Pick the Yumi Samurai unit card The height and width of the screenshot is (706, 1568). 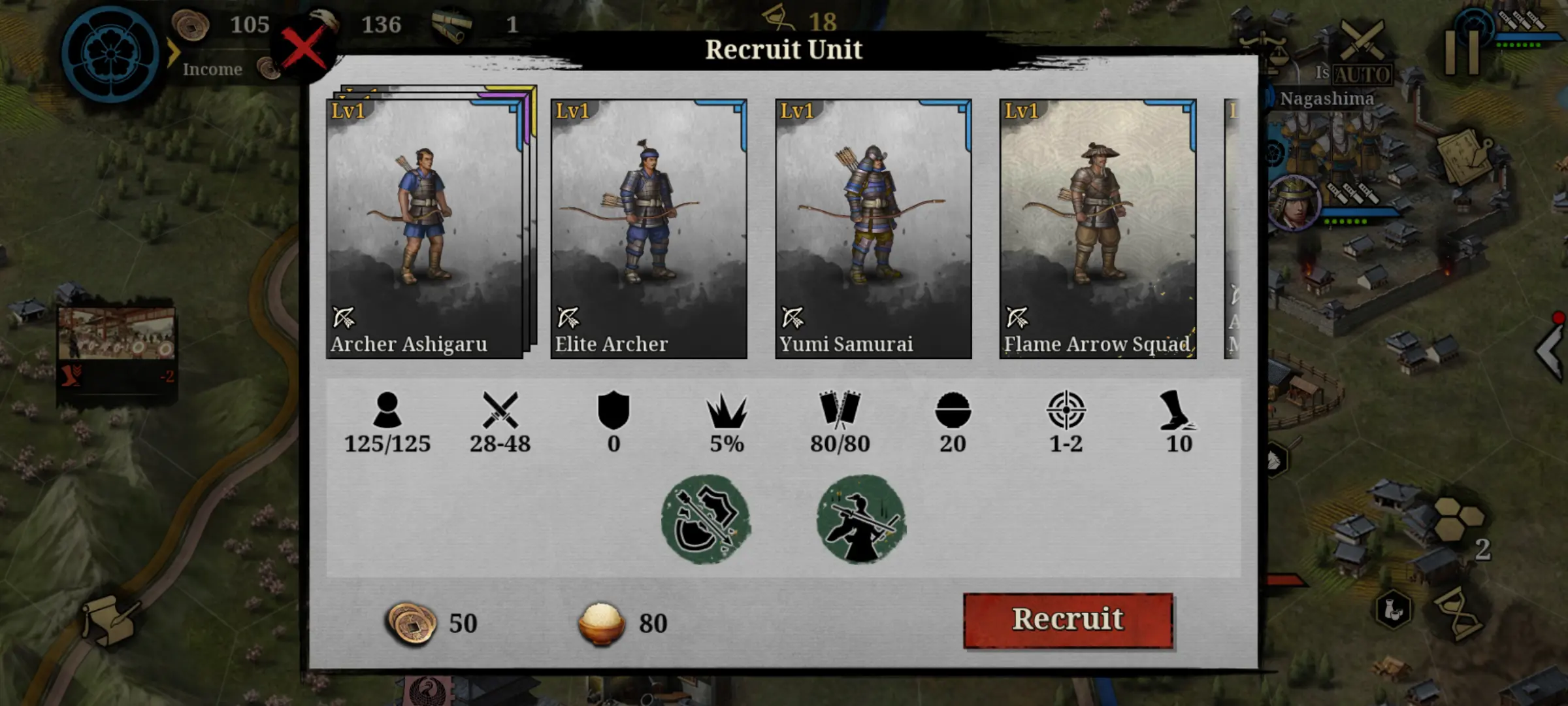coord(874,229)
